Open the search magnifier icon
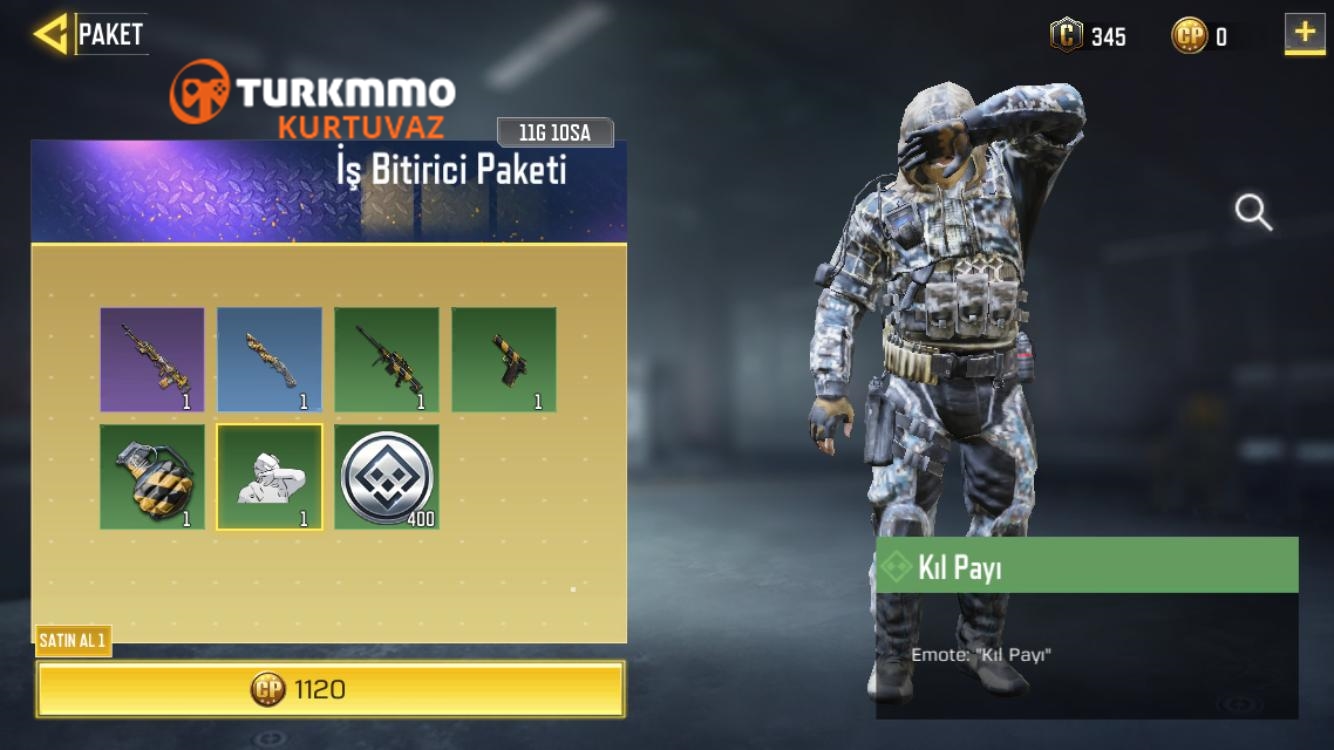1334x750 pixels. tap(1253, 213)
